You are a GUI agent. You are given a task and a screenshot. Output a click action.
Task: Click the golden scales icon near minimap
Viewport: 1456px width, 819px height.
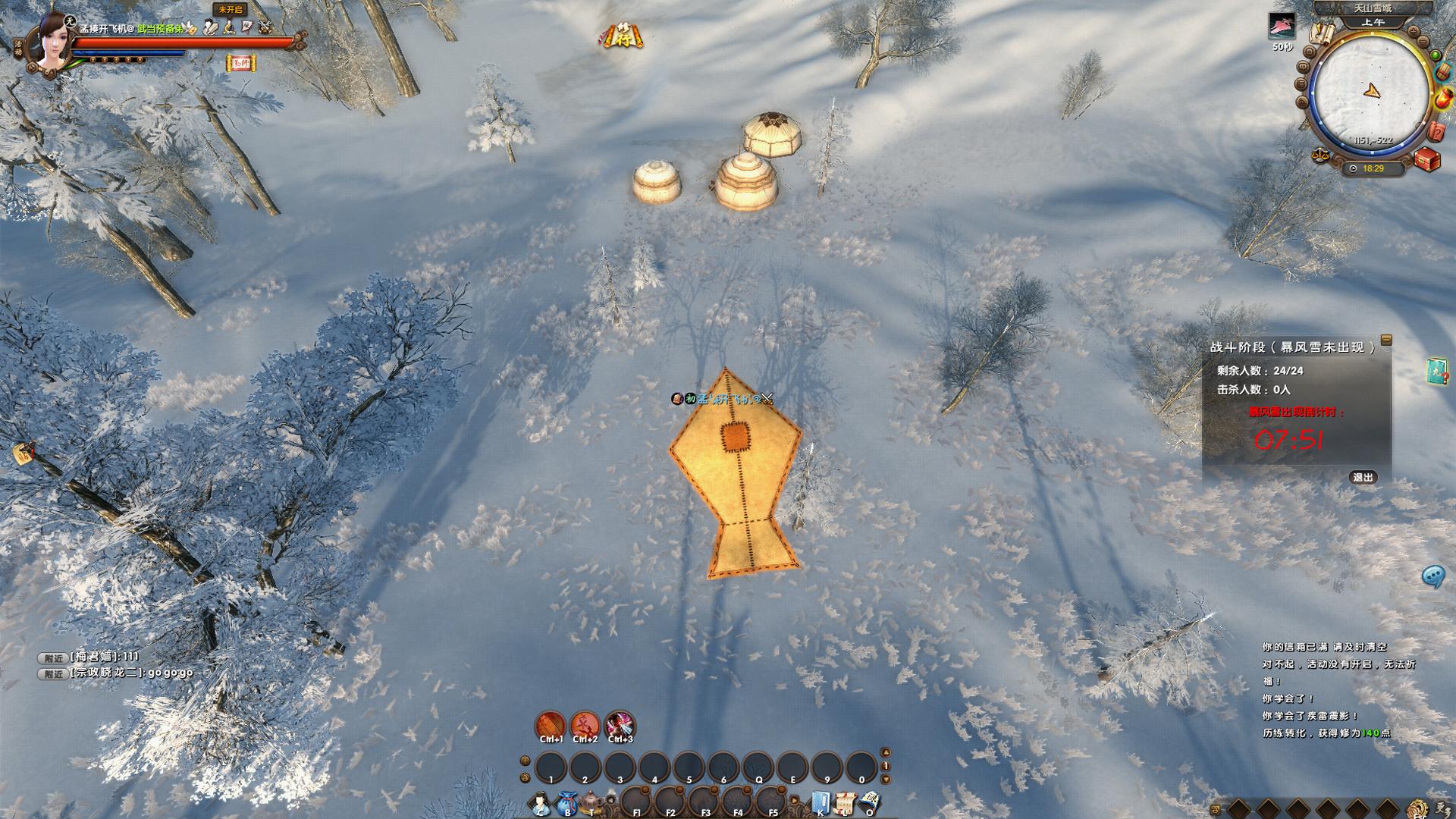pos(1320,155)
